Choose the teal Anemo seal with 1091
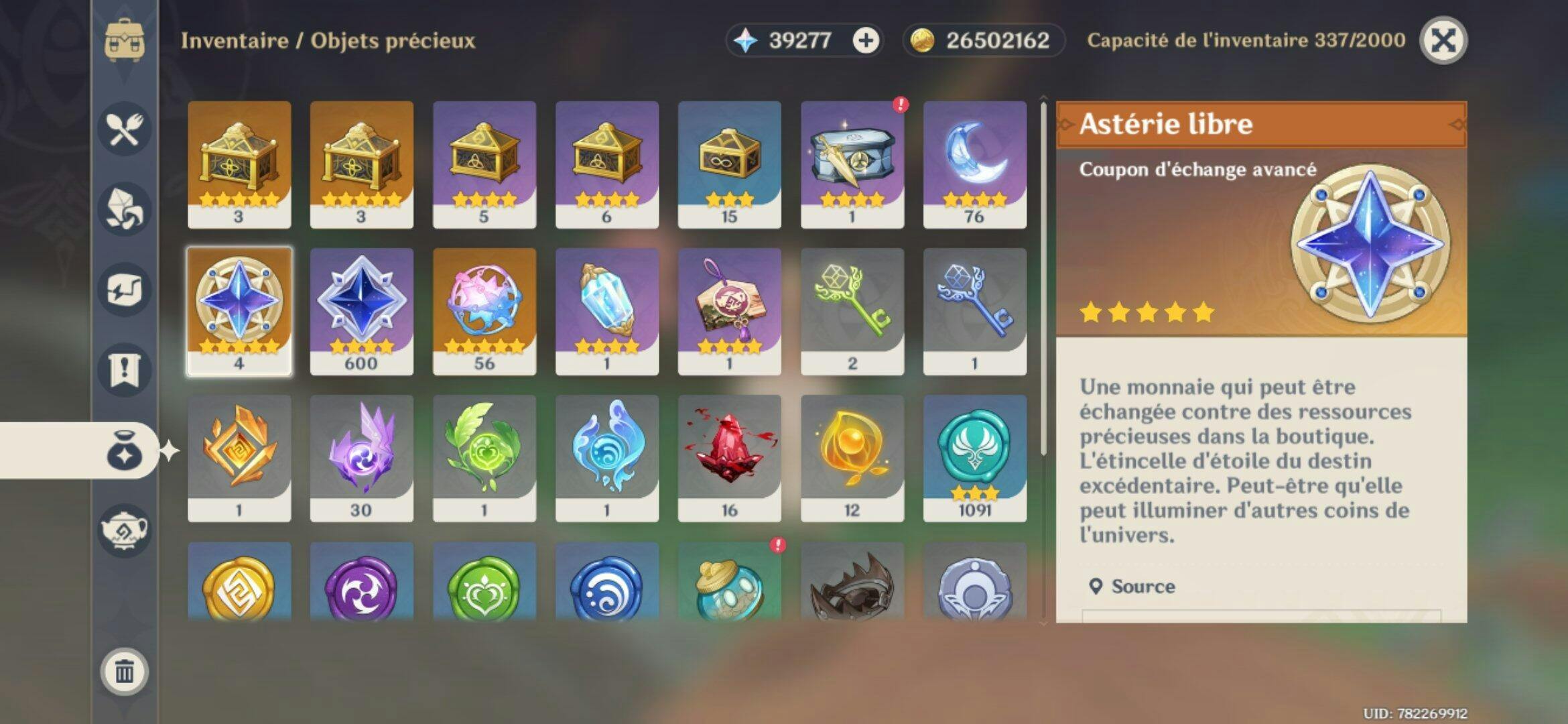 (x=974, y=458)
